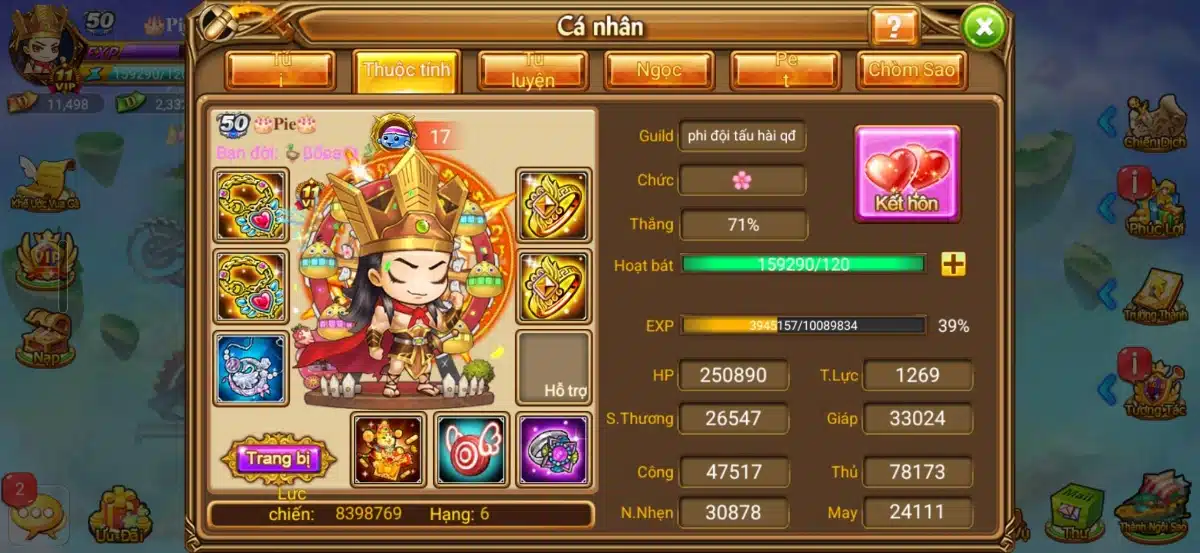
Task: Open the Trang bị equipment button
Action: (x=278, y=459)
